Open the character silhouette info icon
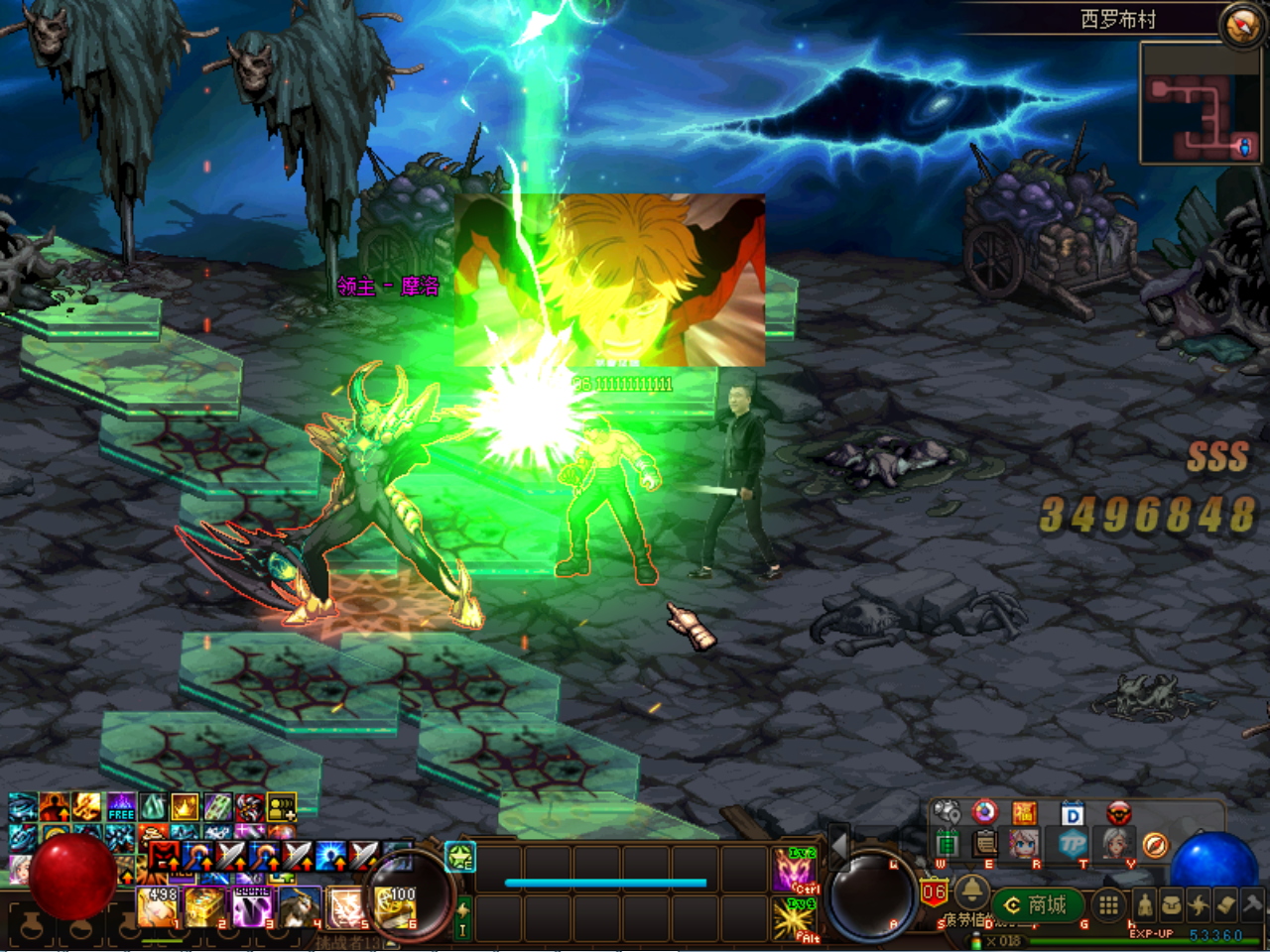The width and height of the screenshot is (1270, 952). [x=1144, y=904]
